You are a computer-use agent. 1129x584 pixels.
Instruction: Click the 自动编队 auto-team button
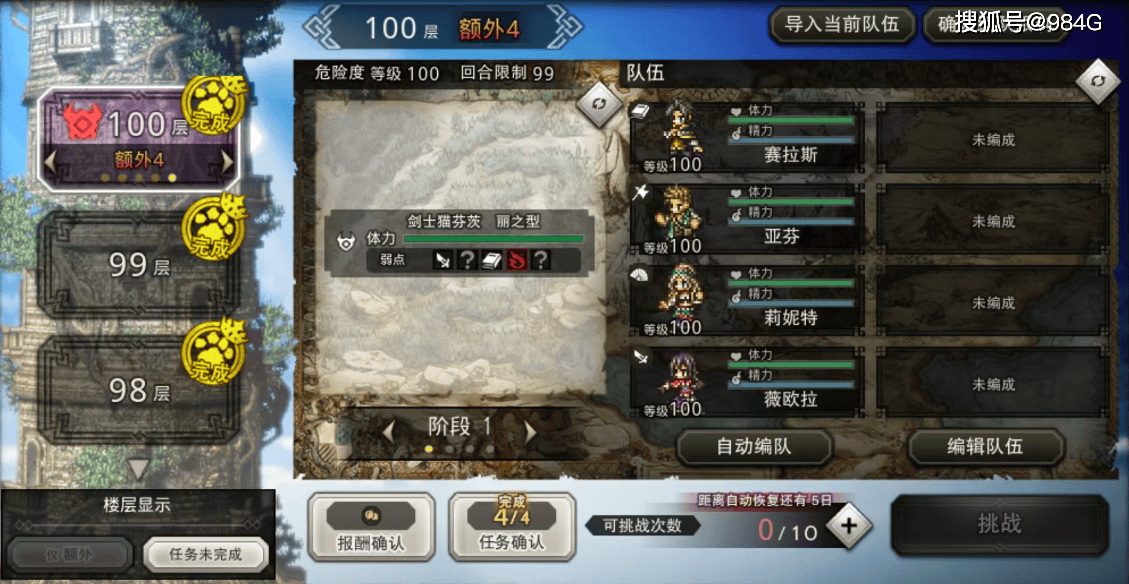754,447
